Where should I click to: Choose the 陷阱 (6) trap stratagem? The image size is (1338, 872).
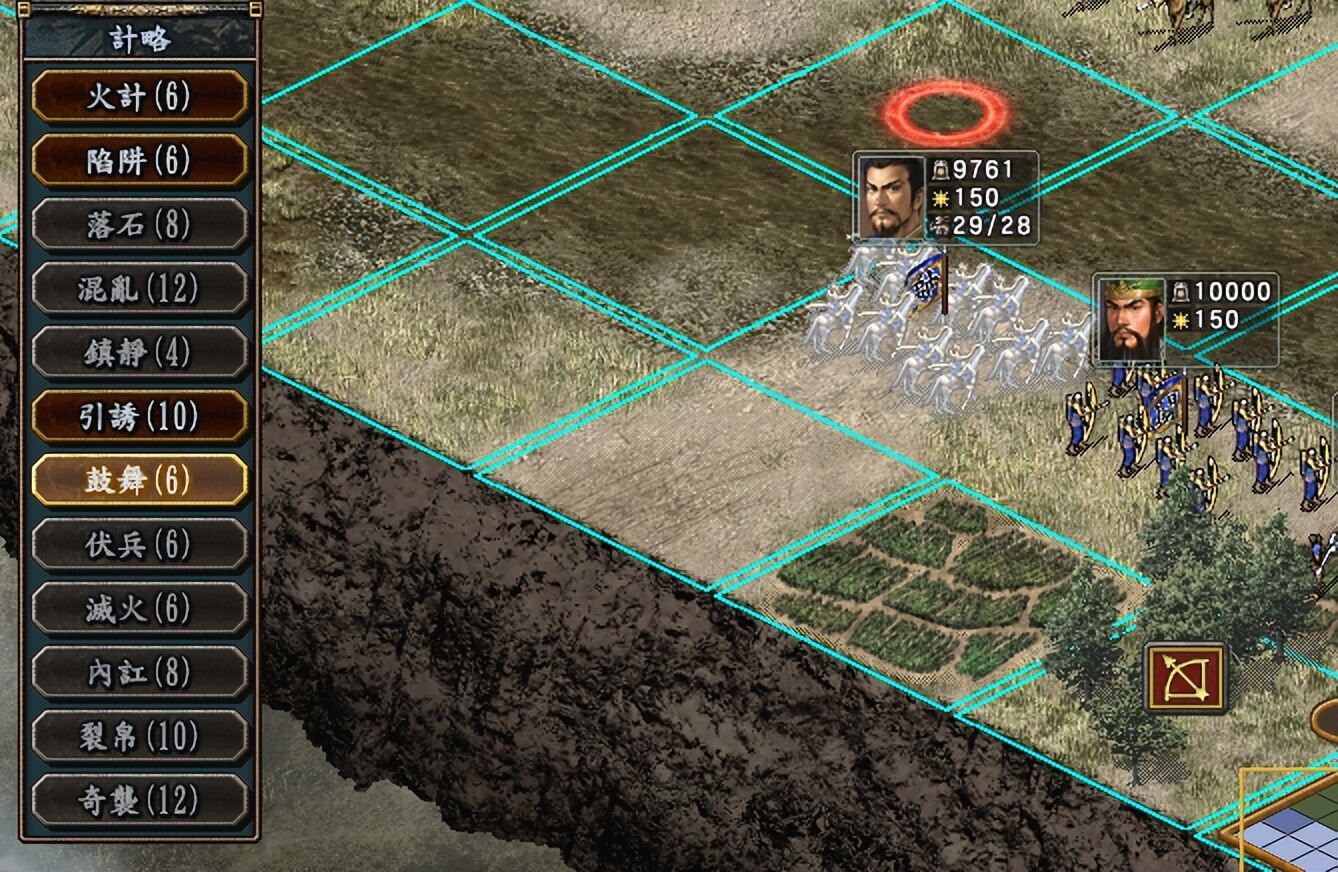(x=139, y=161)
